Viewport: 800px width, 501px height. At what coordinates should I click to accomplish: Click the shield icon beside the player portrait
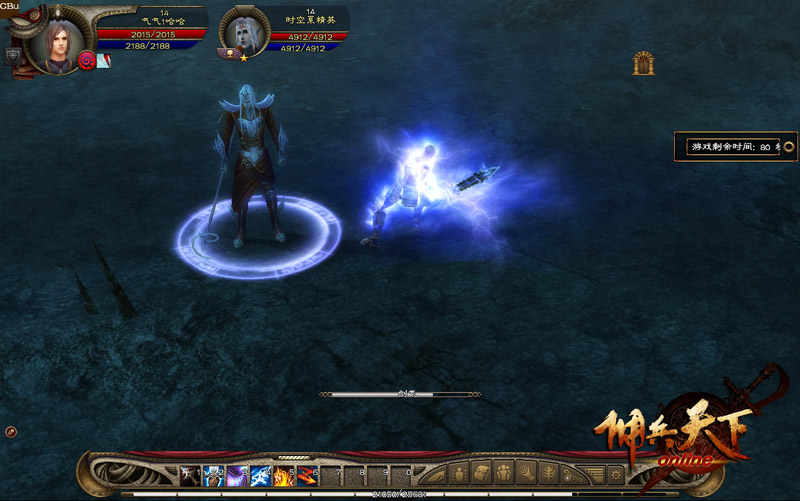point(12,57)
